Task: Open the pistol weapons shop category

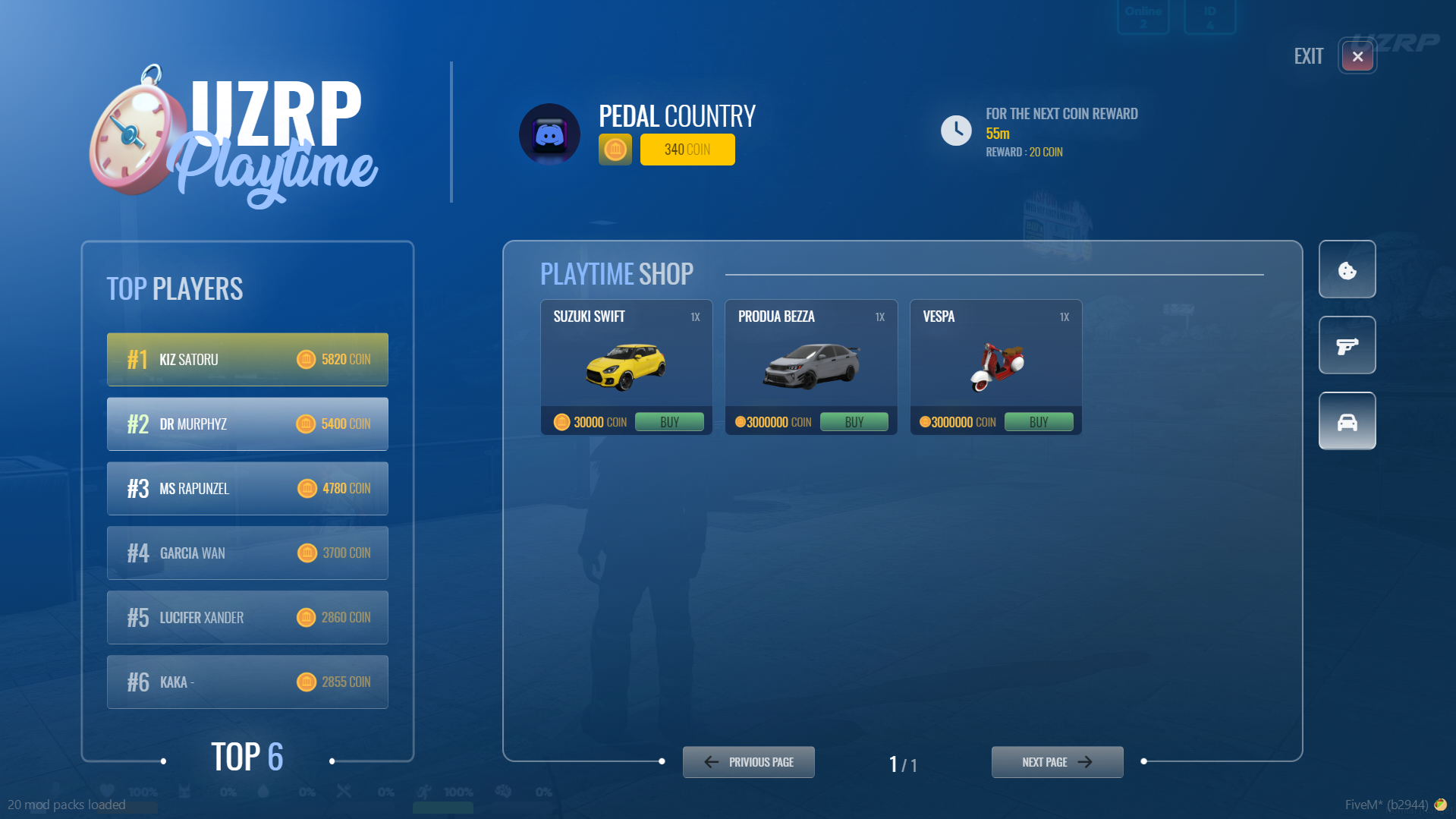Action: pos(1347,346)
